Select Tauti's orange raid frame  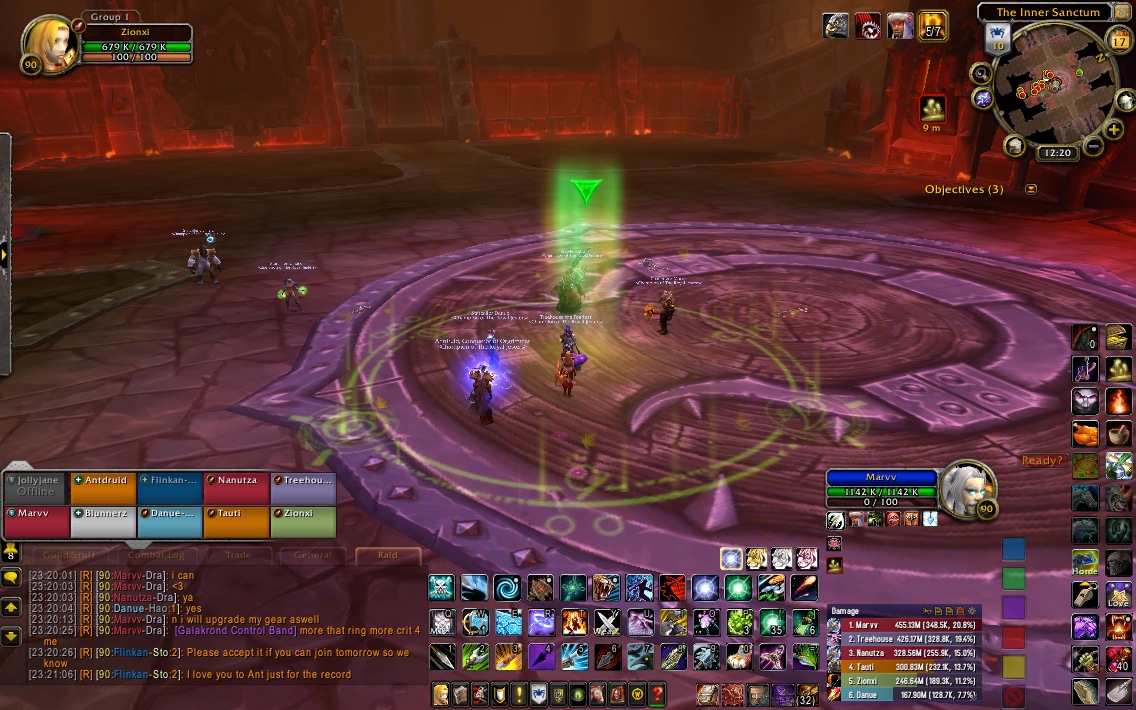click(236, 521)
